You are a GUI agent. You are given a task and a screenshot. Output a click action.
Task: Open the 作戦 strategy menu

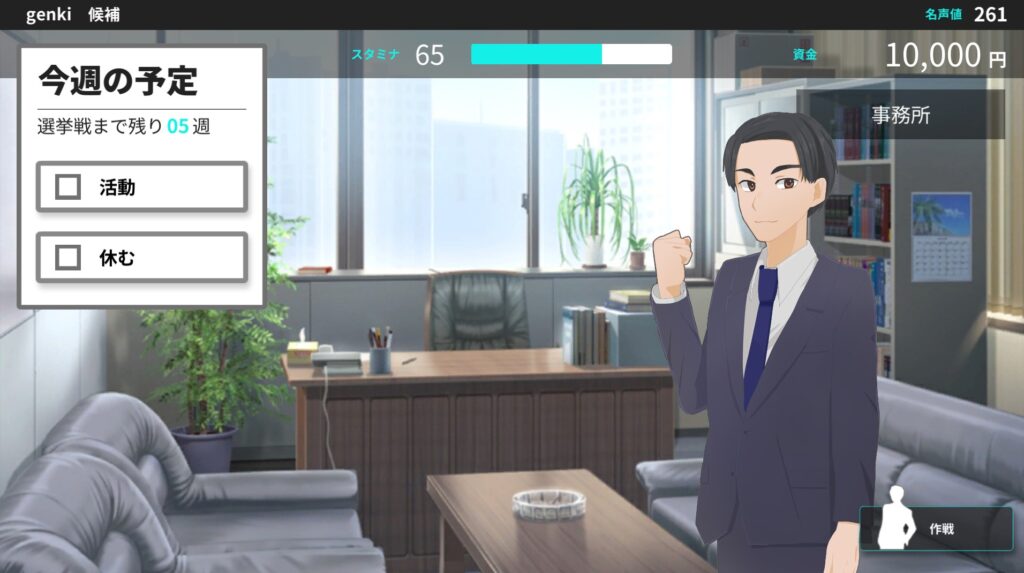point(936,529)
